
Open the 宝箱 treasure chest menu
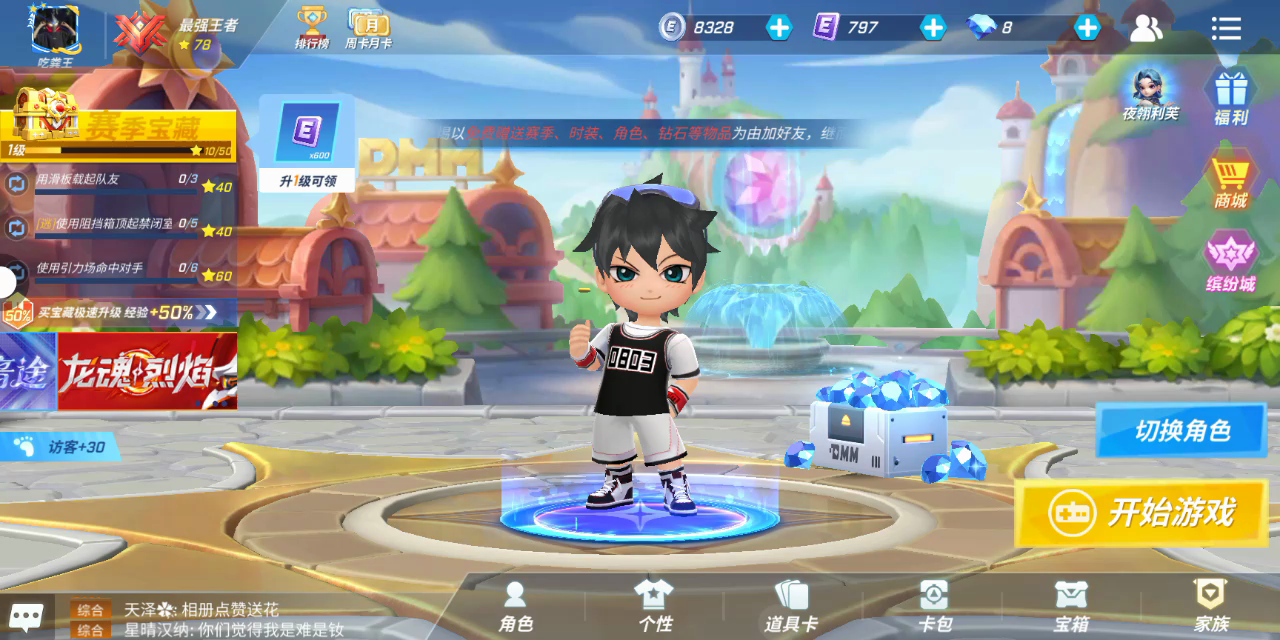[x=1071, y=606]
